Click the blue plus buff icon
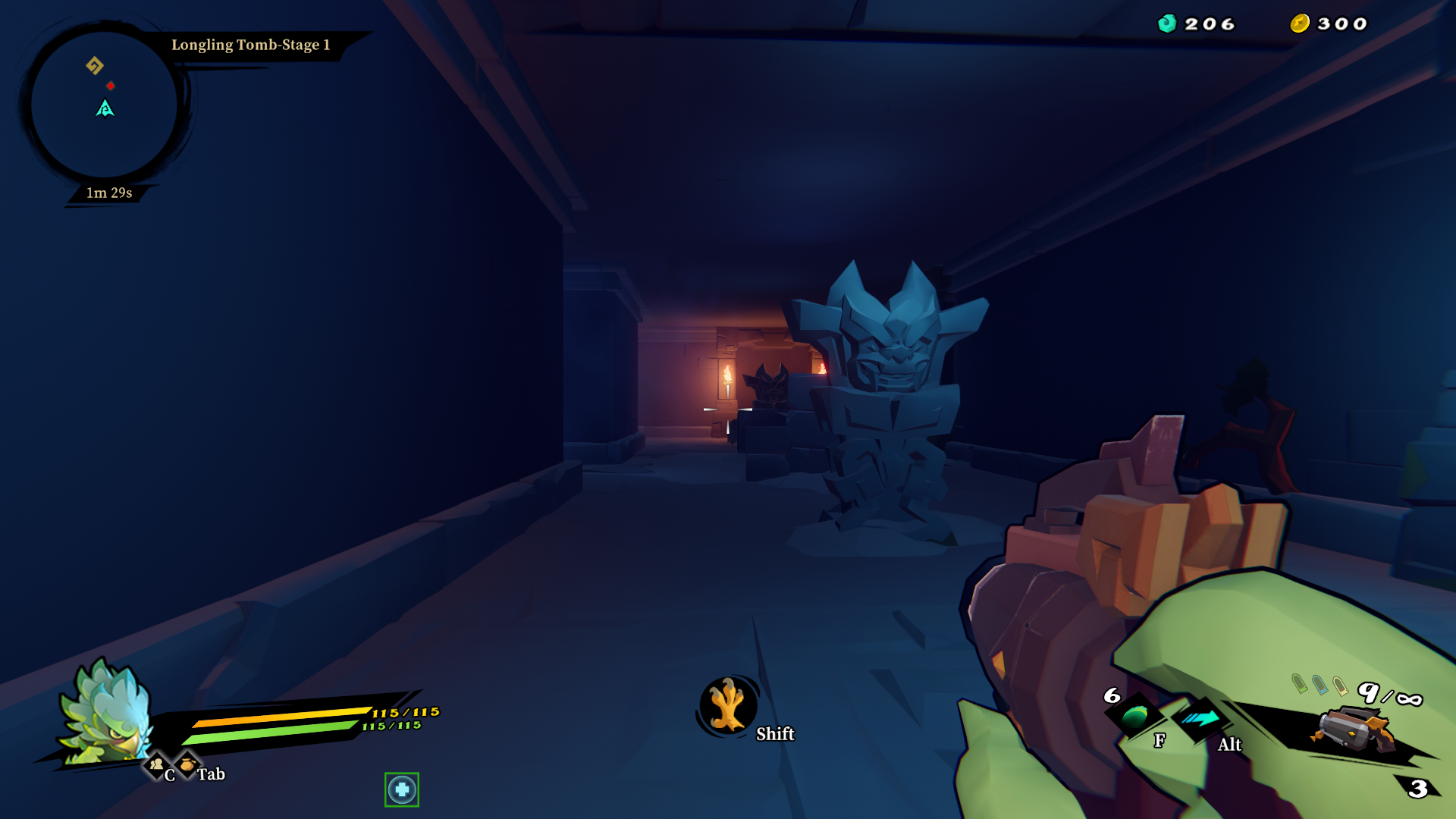The height and width of the screenshot is (819, 1456). click(402, 789)
